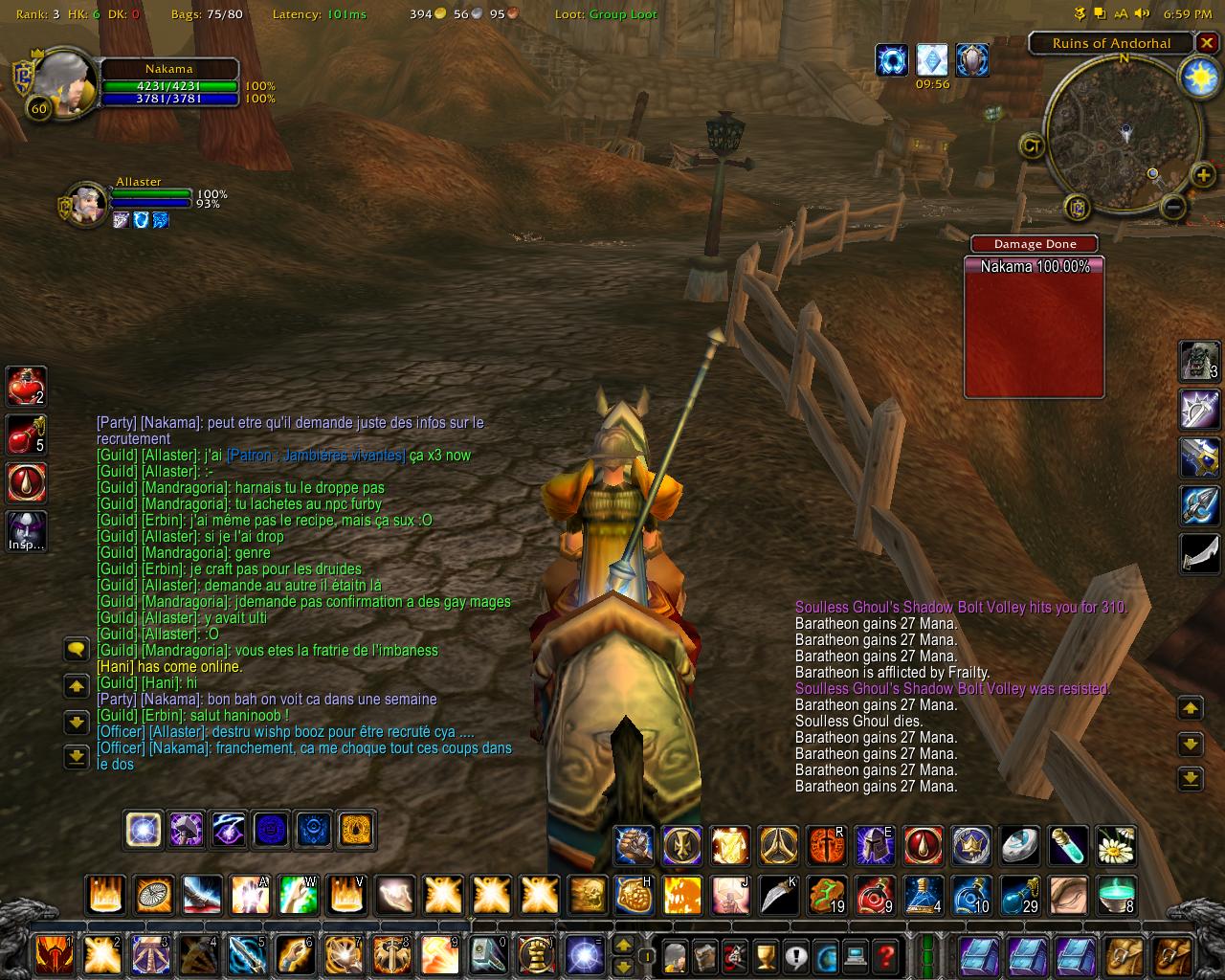Open the gold trophy micro menu button
This screenshot has height=980, width=1225.
click(x=765, y=955)
